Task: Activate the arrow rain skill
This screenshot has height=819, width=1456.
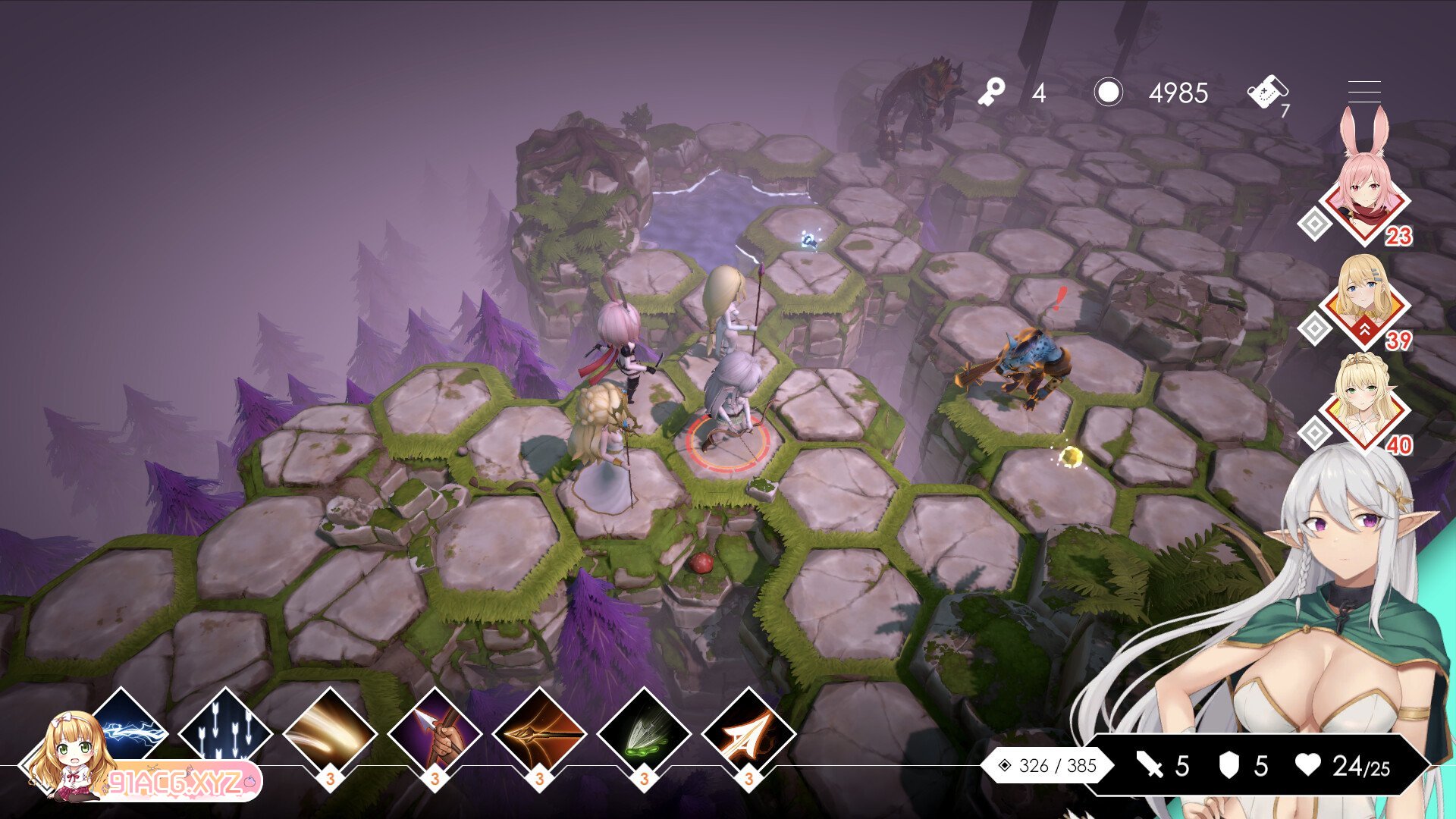Action: pos(225,733)
